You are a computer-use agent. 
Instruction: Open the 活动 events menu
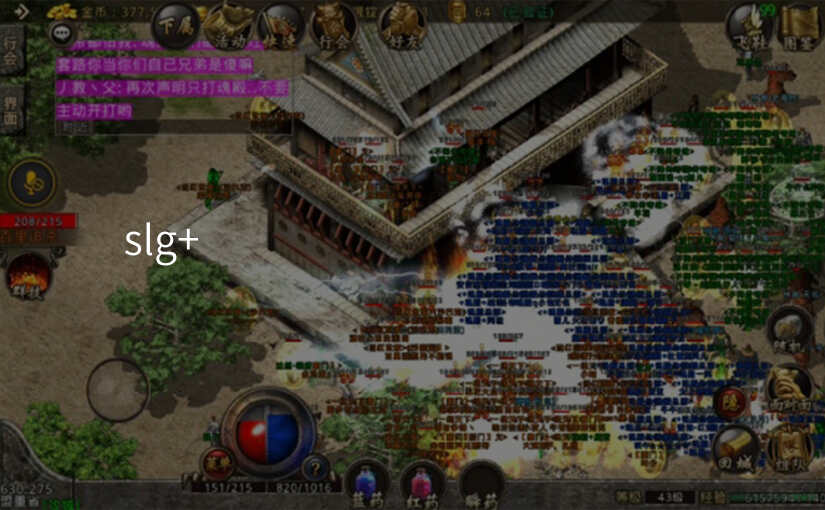click(x=229, y=24)
